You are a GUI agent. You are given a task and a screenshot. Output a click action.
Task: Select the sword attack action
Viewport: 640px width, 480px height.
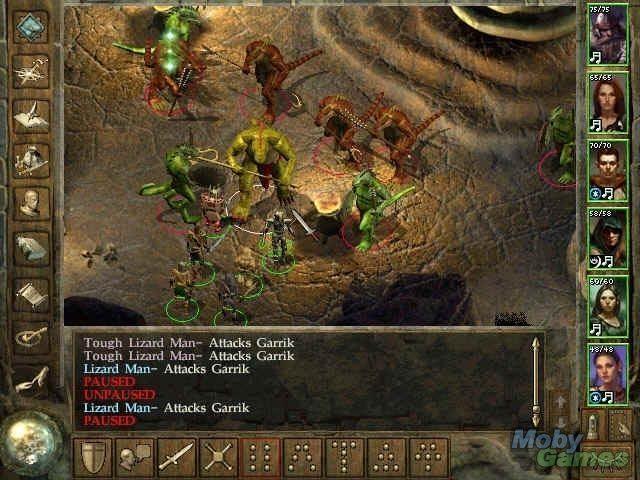pyautogui.click(x=176, y=456)
